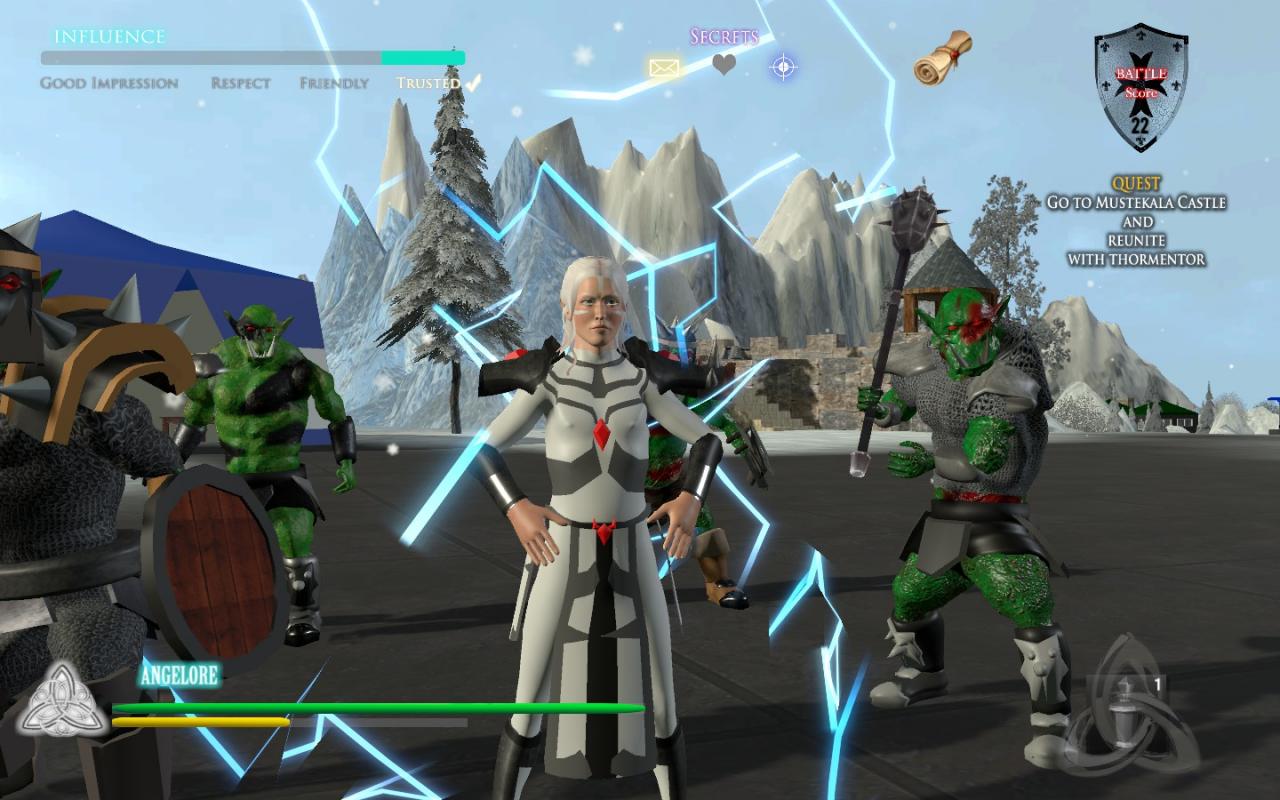1280x800 pixels.
Task: Click the Battle Score shield badge
Action: [1140, 87]
